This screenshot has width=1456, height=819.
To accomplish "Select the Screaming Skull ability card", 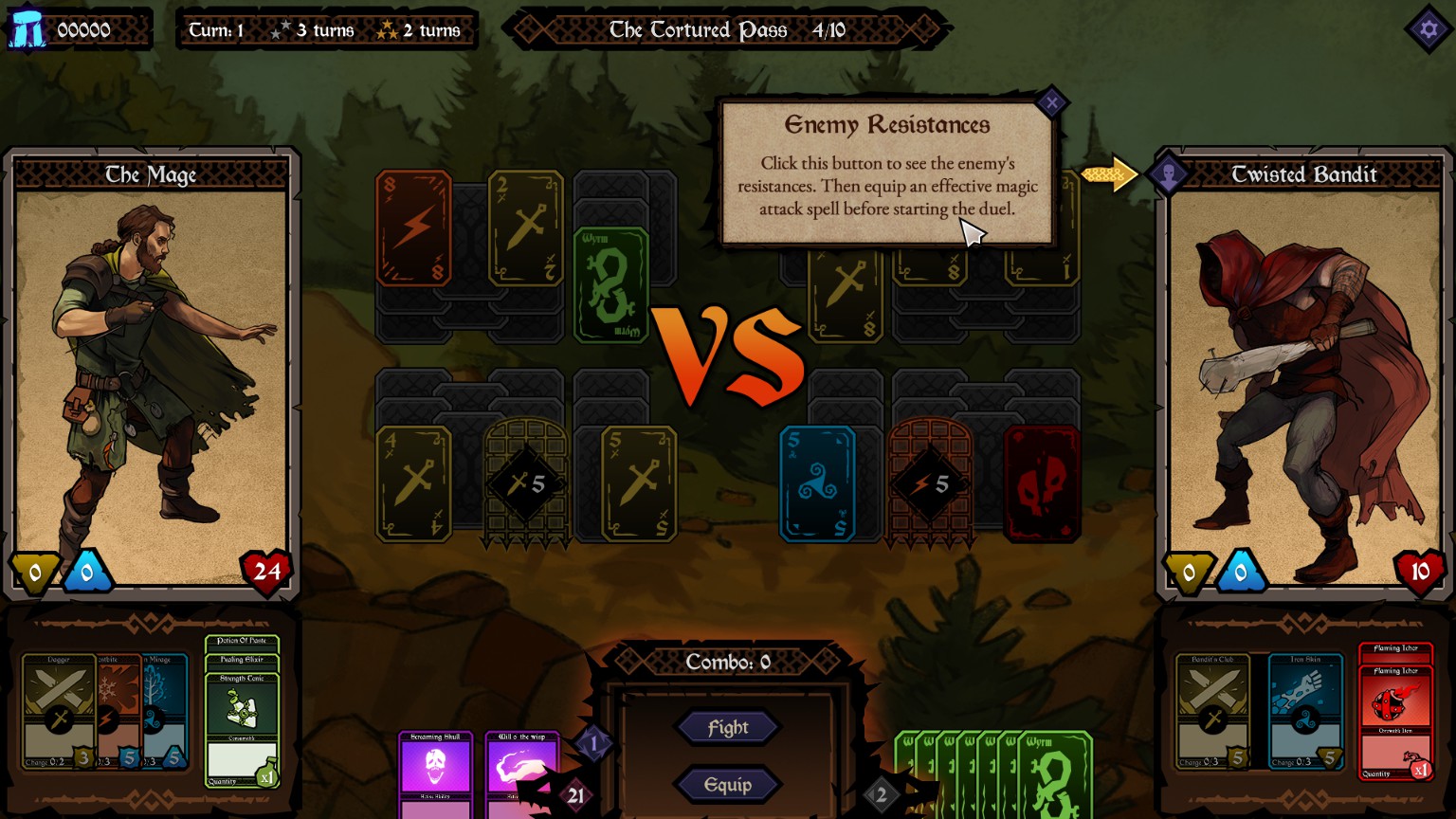I will coord(438,768).
